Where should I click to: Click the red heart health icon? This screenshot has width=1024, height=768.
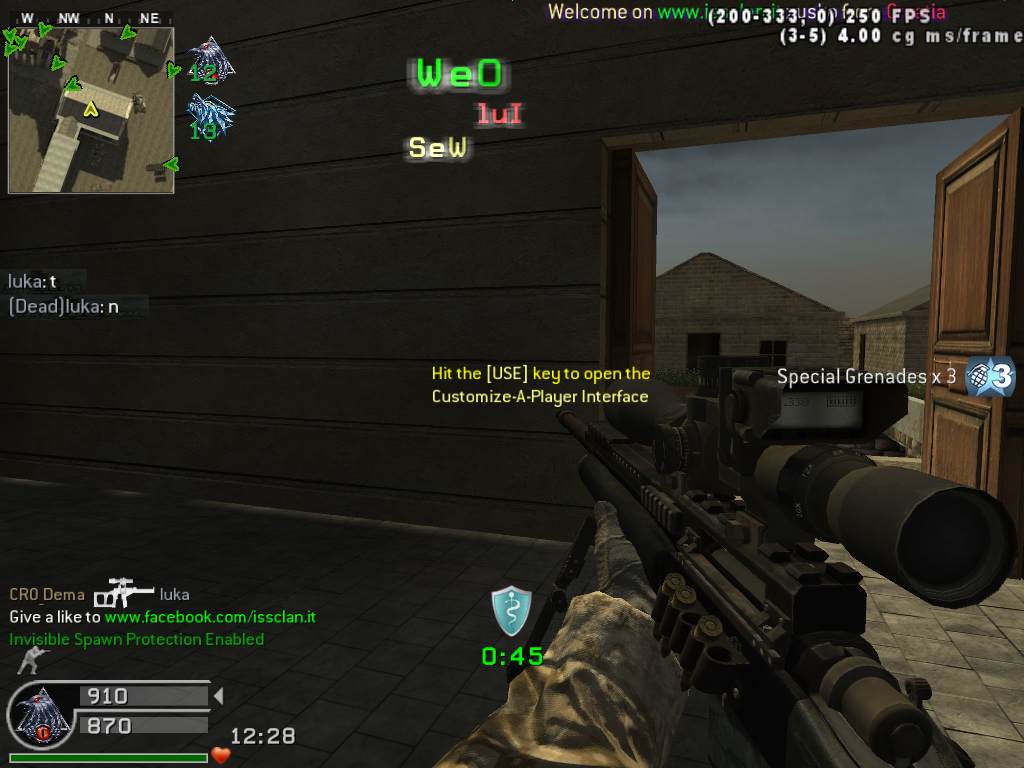(221, 755)
